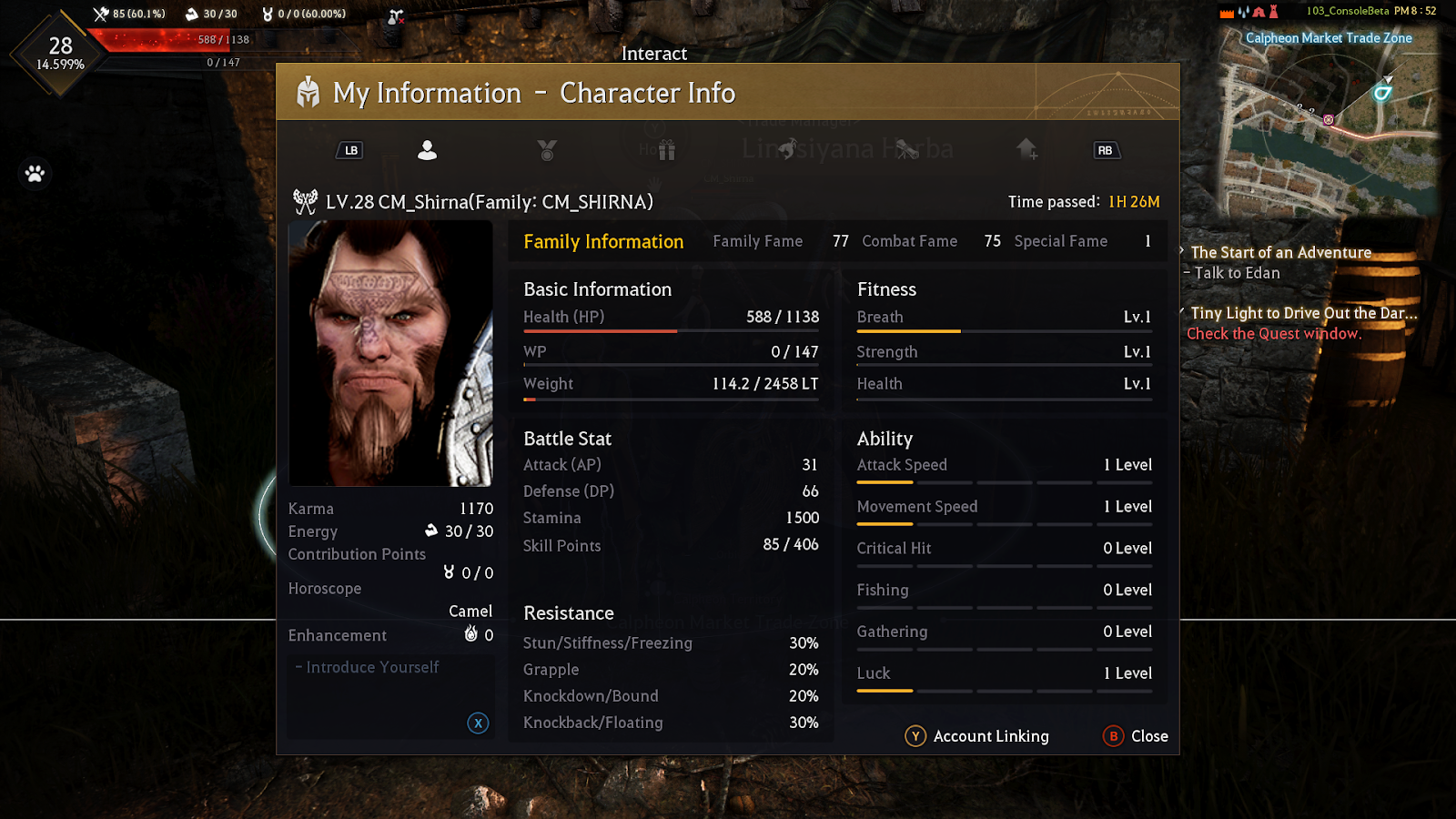Click the character portrait image
The height and width of the screenshot is (819, 1456).
[x=390, y=353]
